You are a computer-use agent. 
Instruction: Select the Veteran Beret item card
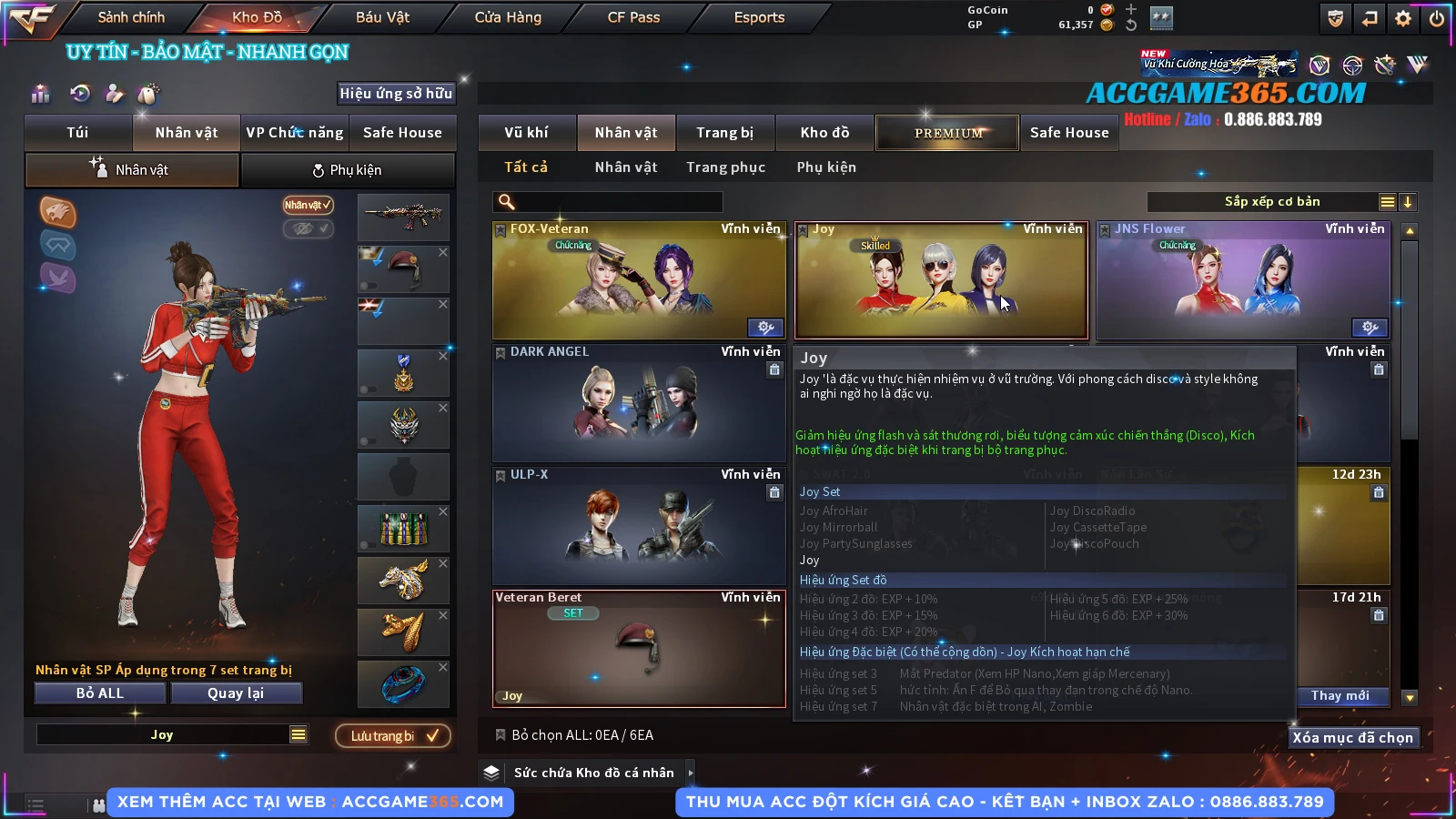click(638, 649)
